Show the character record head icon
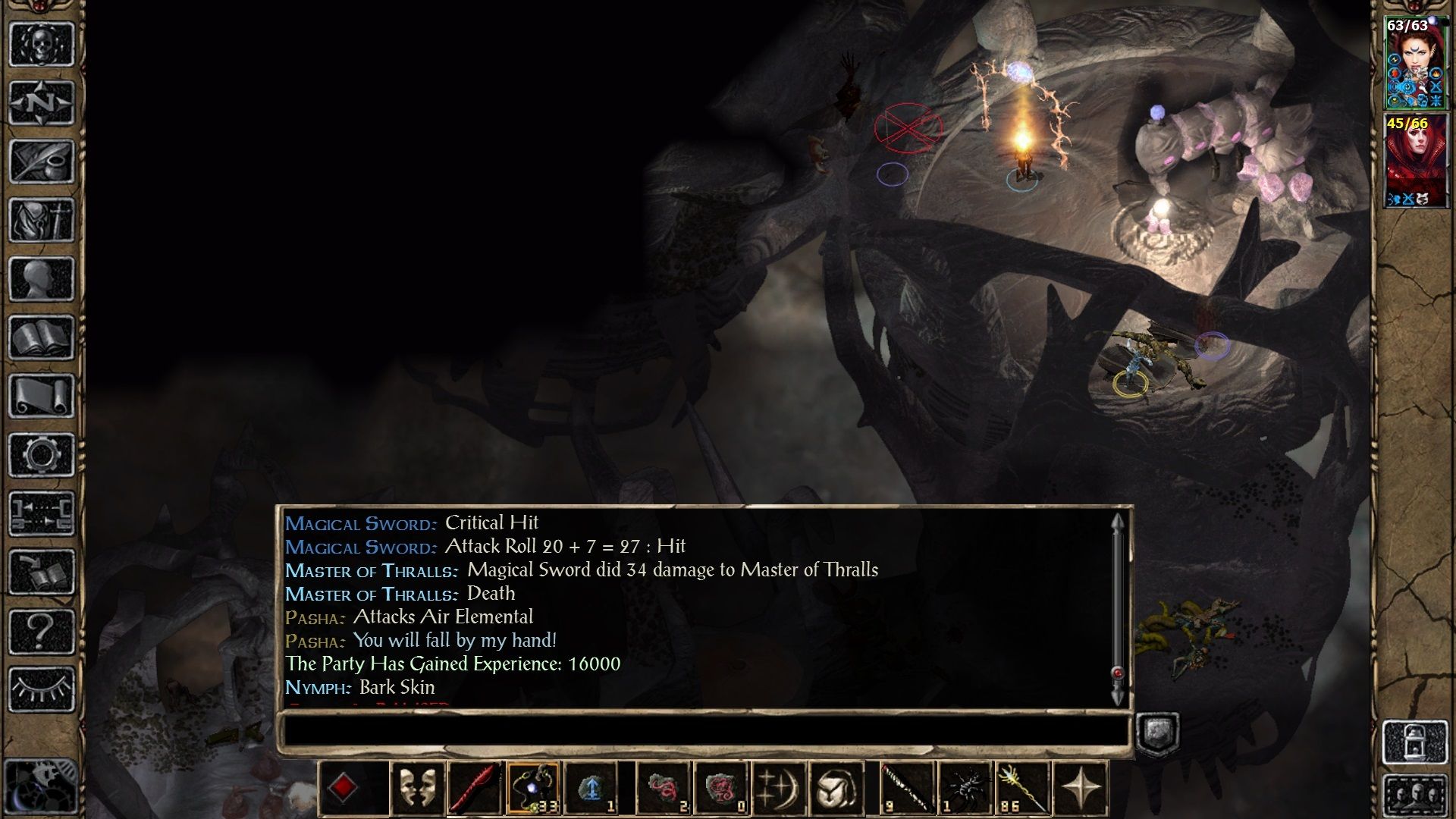This screenshot has height=819, width=1456. (41, 278)
